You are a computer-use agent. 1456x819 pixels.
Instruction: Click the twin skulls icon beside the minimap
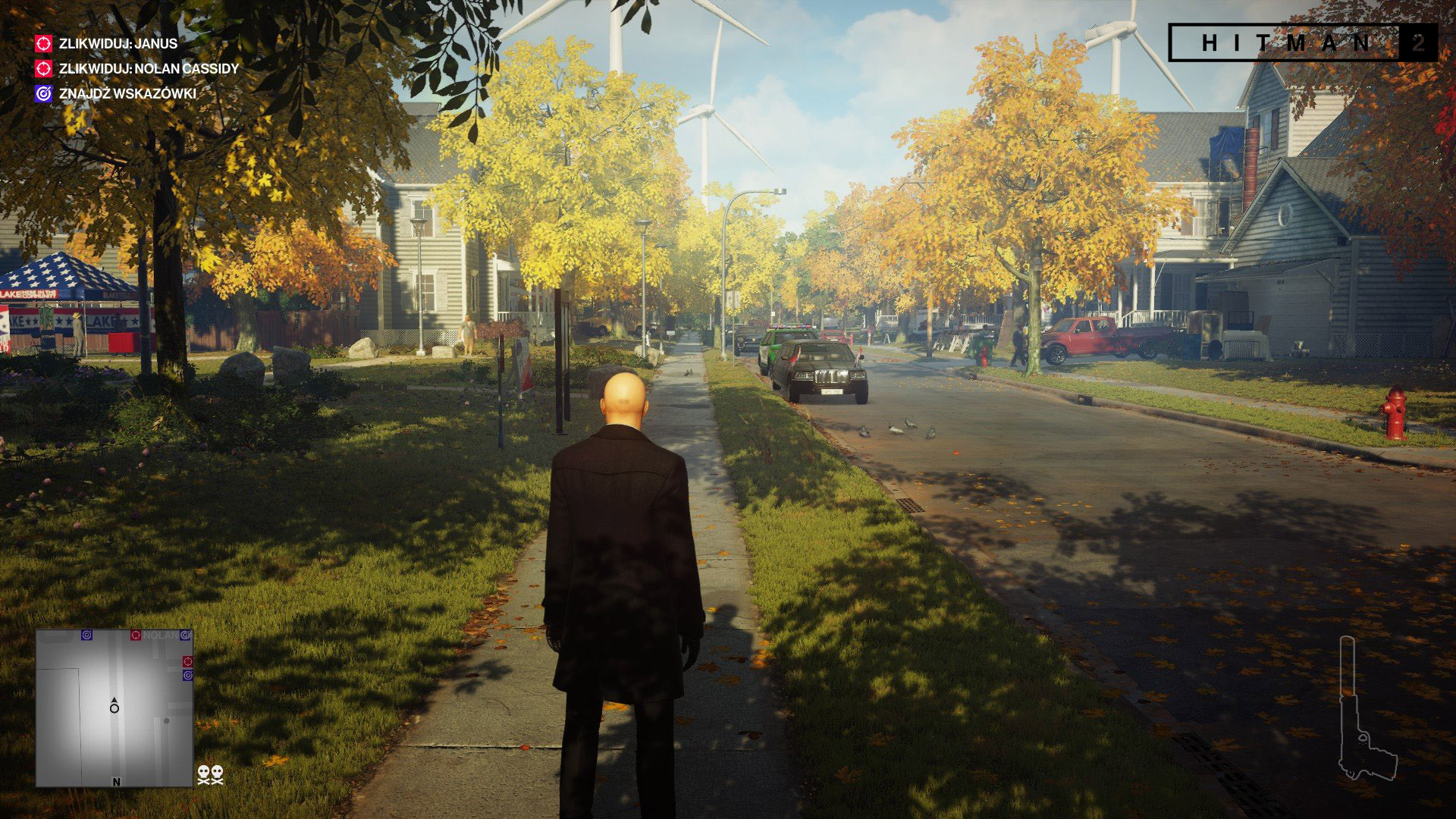click(211, 776)
